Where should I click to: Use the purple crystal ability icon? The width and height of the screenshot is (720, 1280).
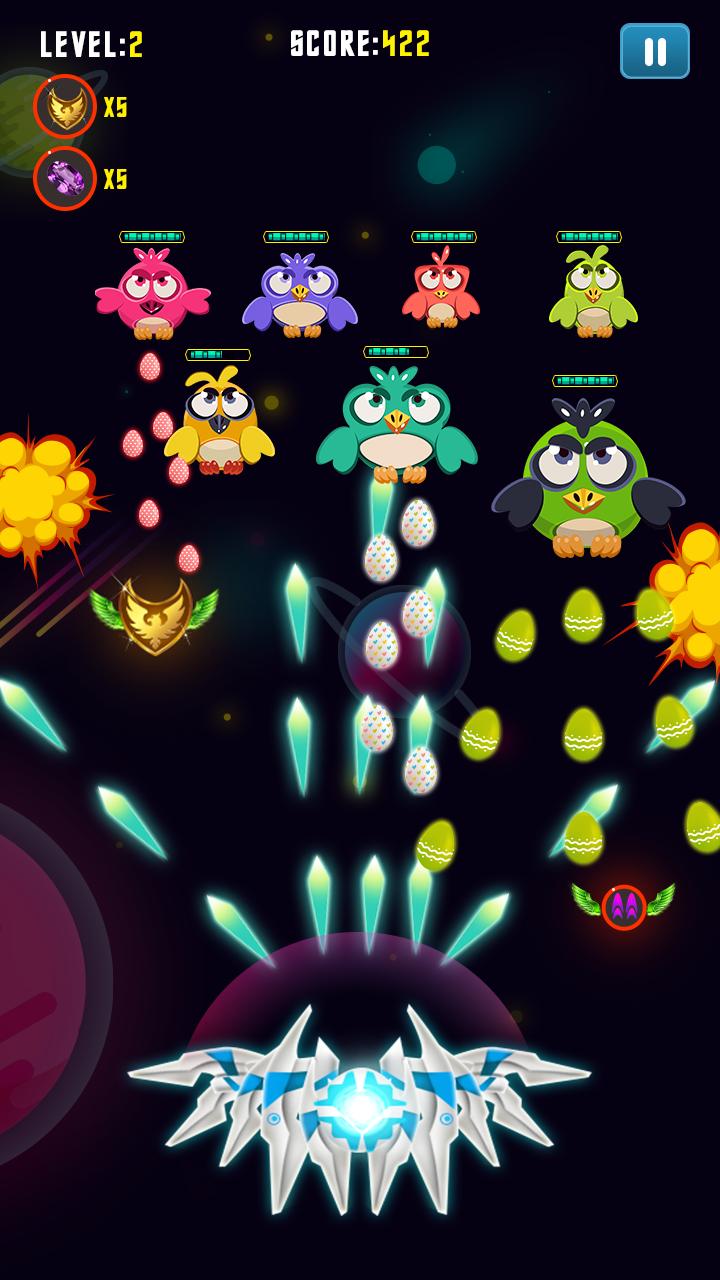[65, 179]
